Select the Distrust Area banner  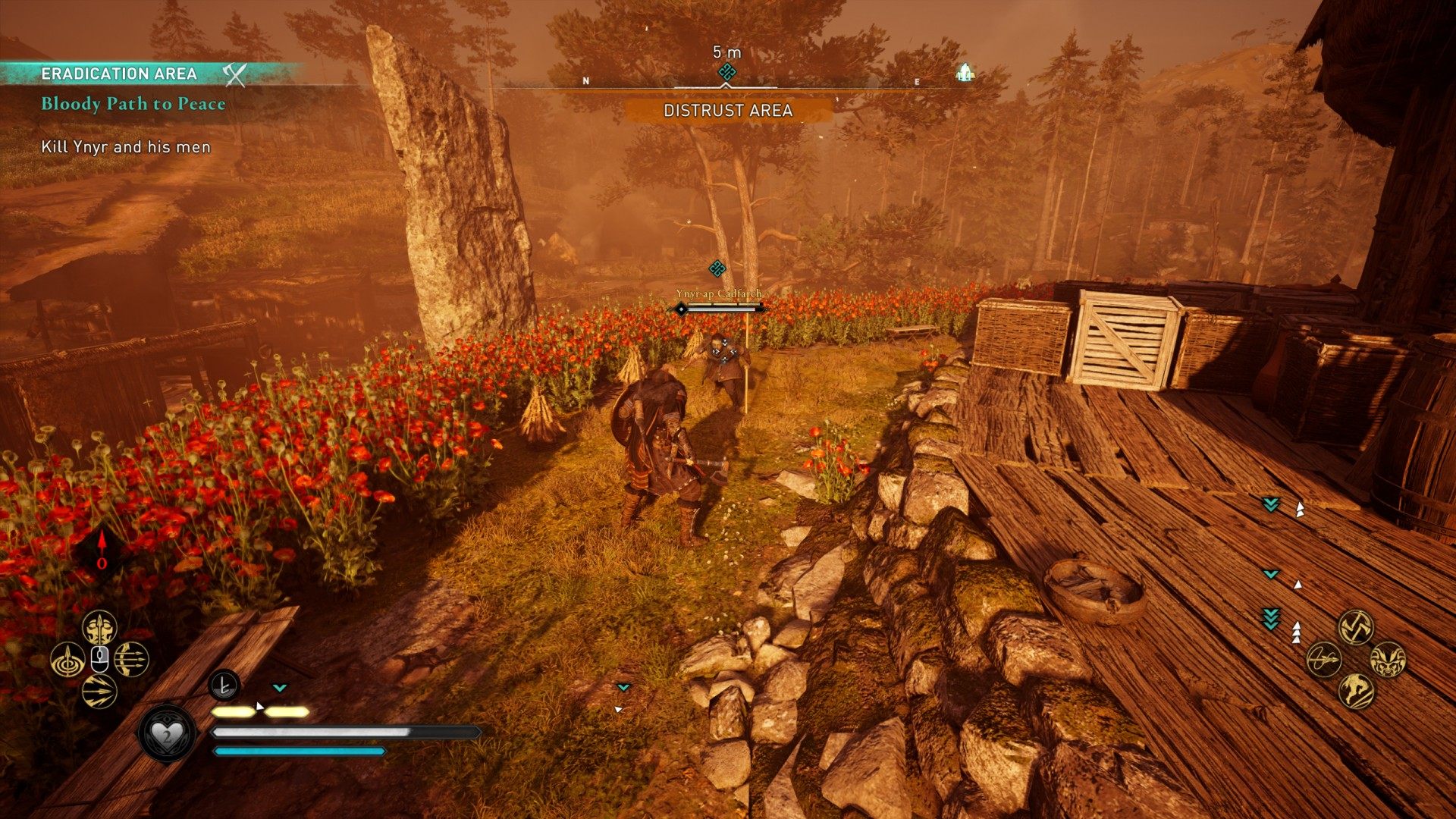click(x=727, y=111)
